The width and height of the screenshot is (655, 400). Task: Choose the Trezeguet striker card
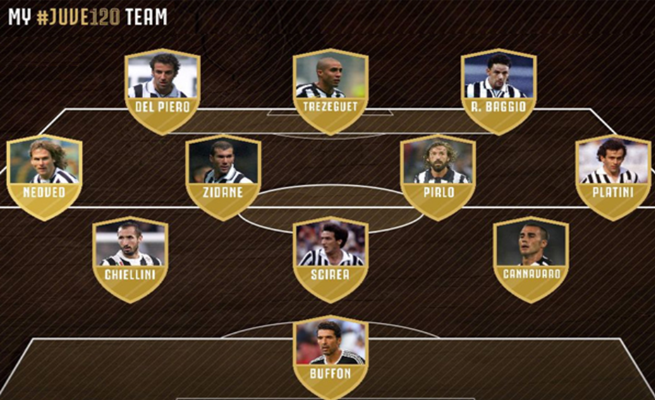click(330, 91)
